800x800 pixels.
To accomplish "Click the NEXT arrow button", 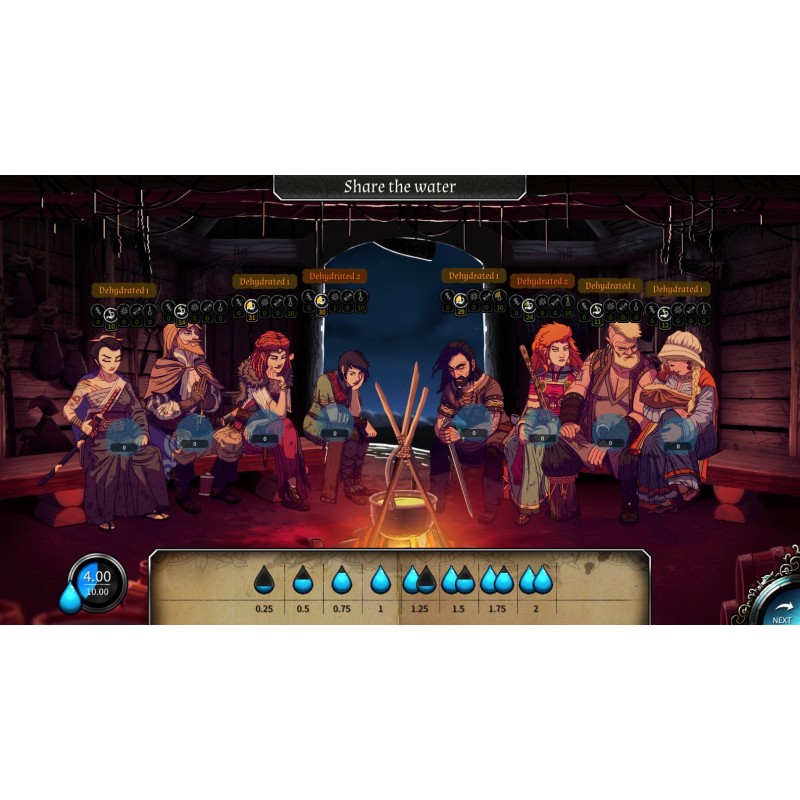I will 781,607.
